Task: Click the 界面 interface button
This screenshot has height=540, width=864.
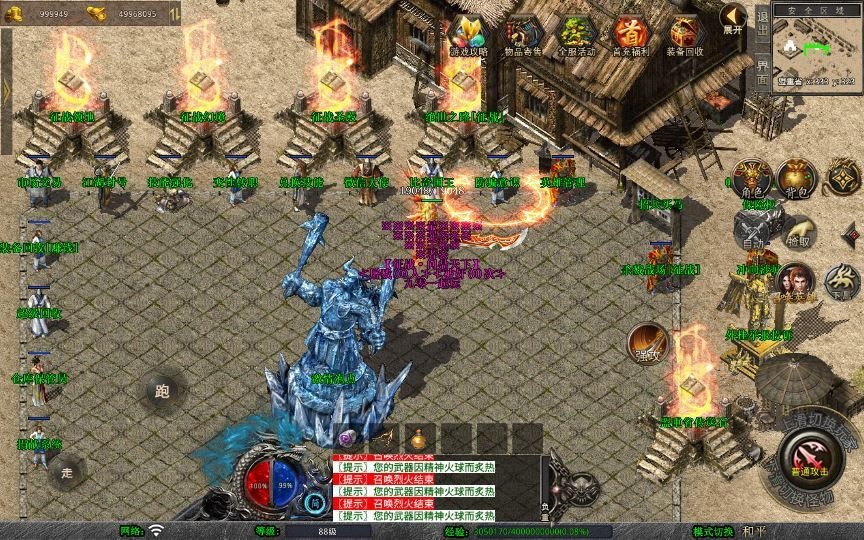Action: (x=762, y=74)
